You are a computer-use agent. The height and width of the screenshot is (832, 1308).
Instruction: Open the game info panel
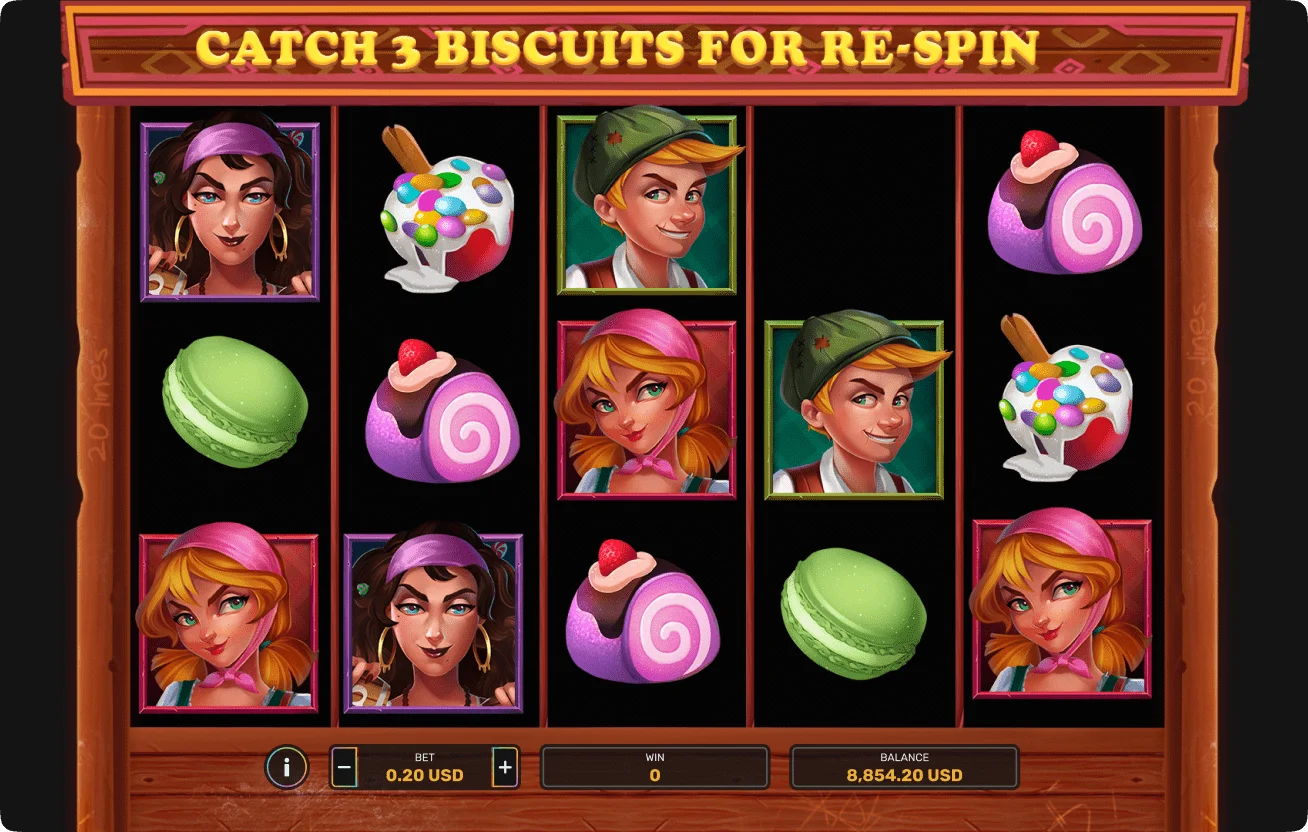pos(287,768)
